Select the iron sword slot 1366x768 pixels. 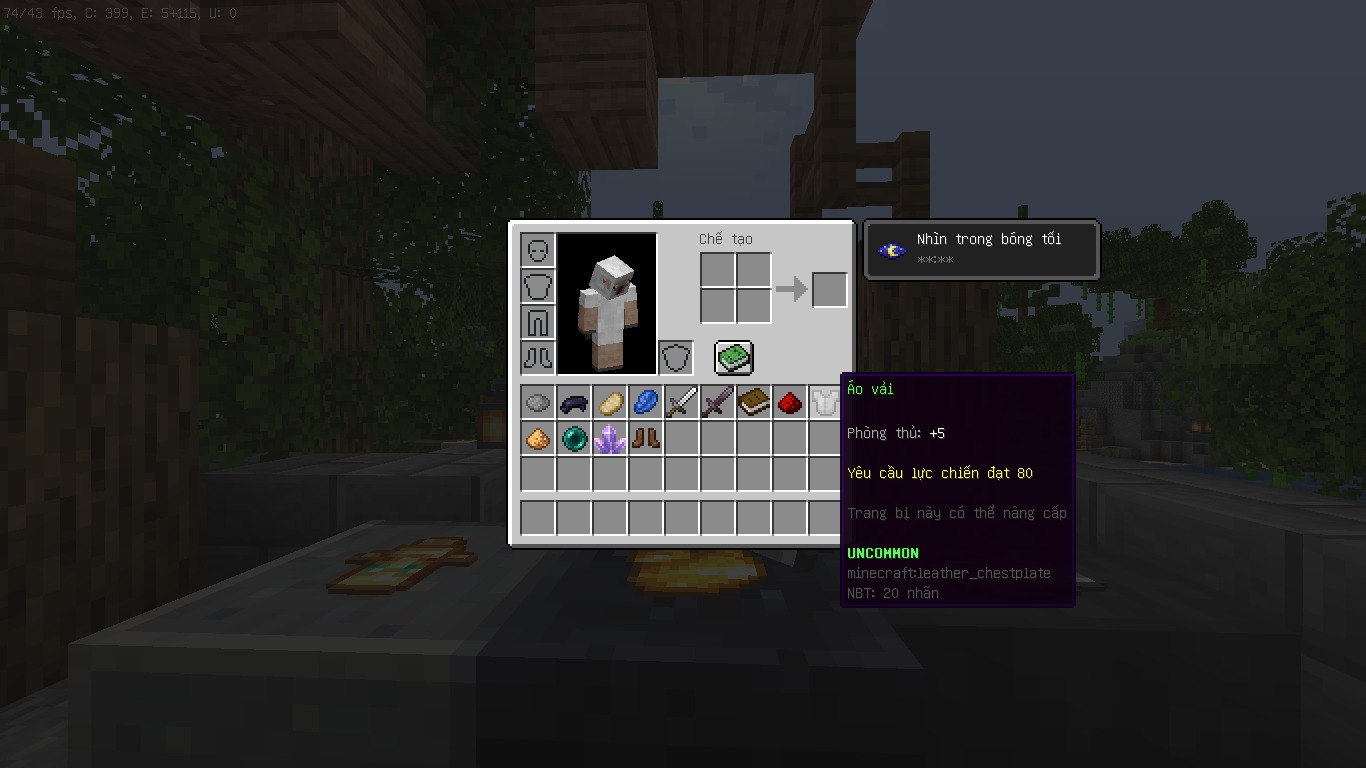coord(681,403)
